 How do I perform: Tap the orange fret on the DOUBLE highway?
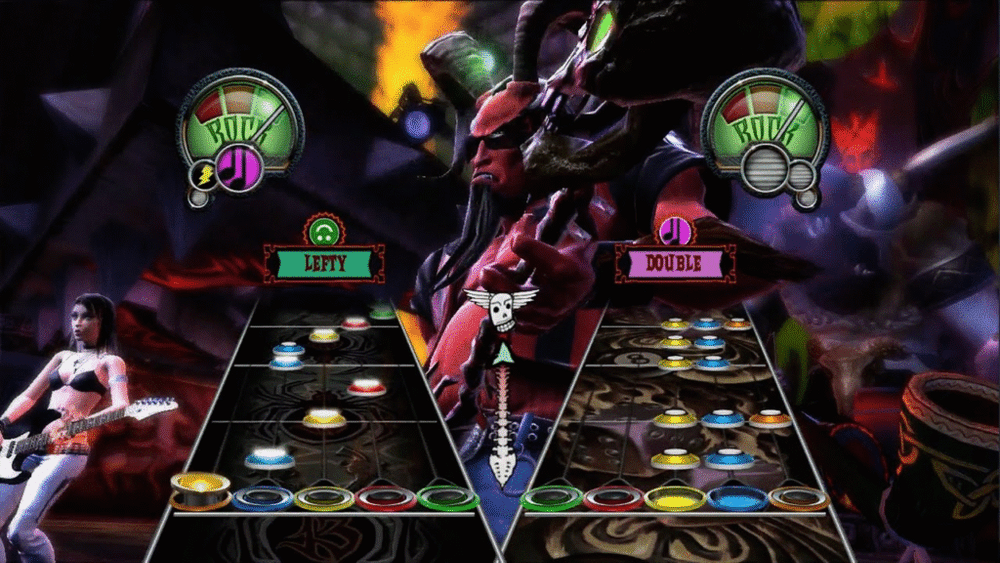click(x=799, y=496)
